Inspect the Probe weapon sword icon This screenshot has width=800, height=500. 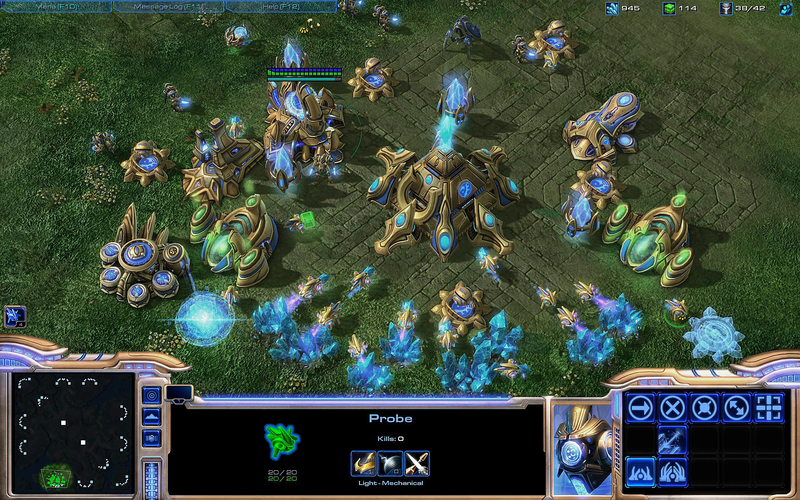click(x=417, y=463)
